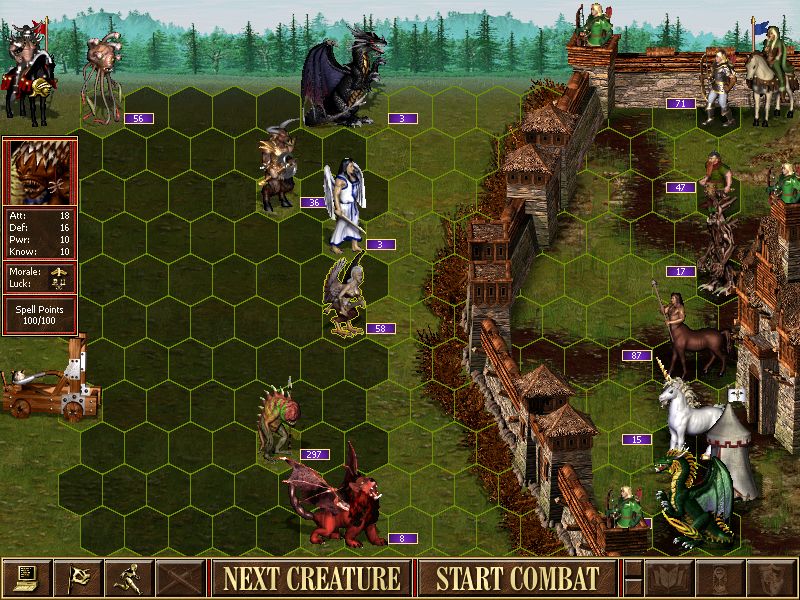
Task: Start combat with the Start Combat button
Action: point(517,578)
